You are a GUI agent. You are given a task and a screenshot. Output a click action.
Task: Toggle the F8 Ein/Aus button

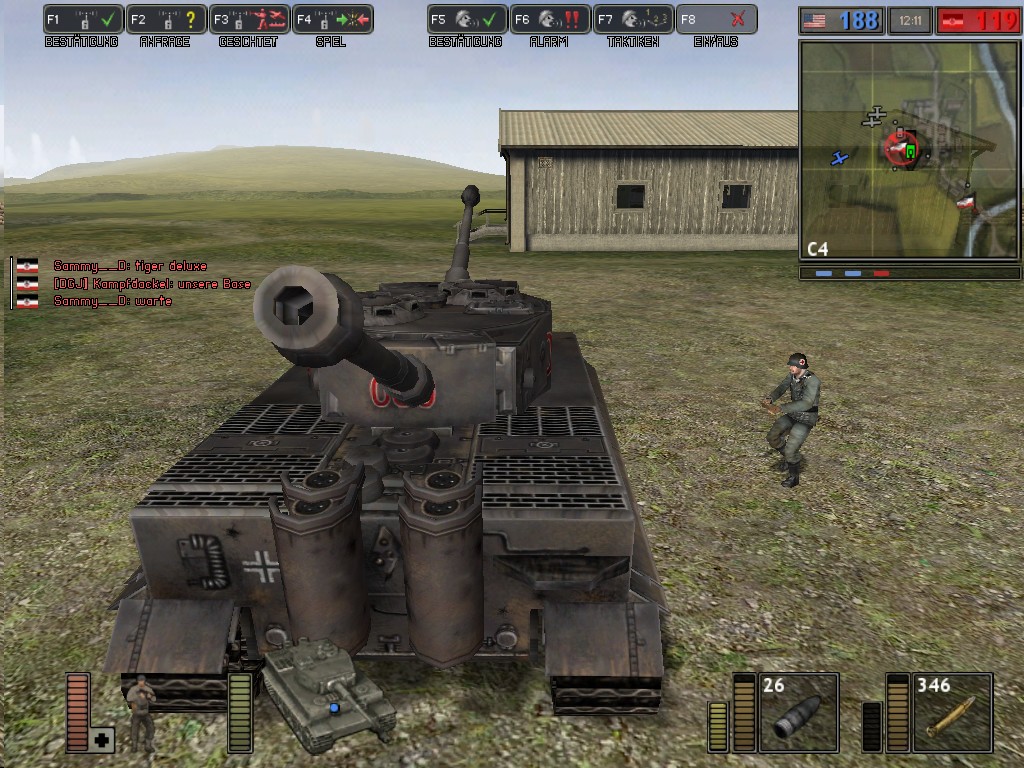[x=716, y=19]
